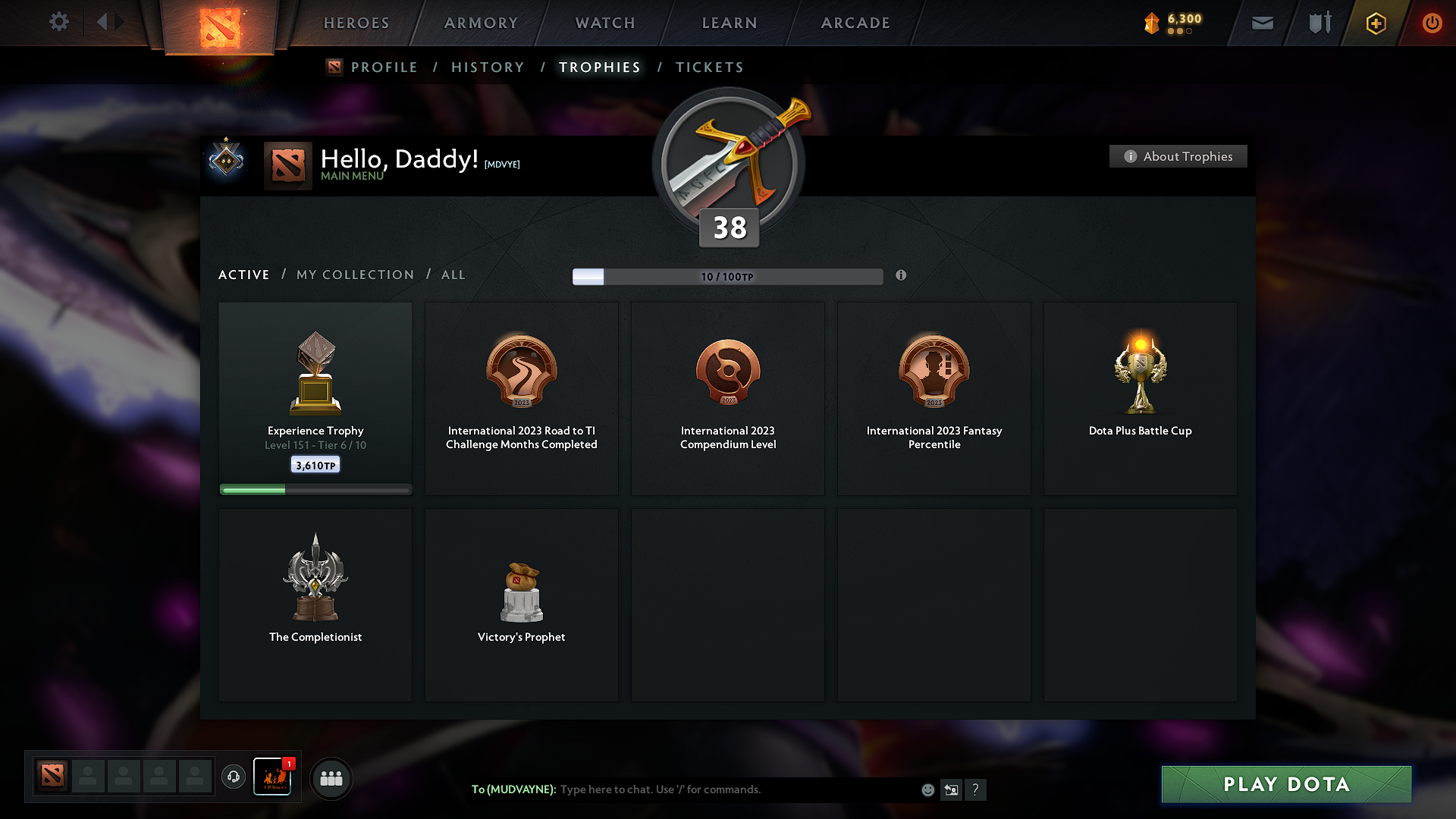Click the About Trophies button
The height and width of the screenshot is (819, 1456).
click(1178, 156)
